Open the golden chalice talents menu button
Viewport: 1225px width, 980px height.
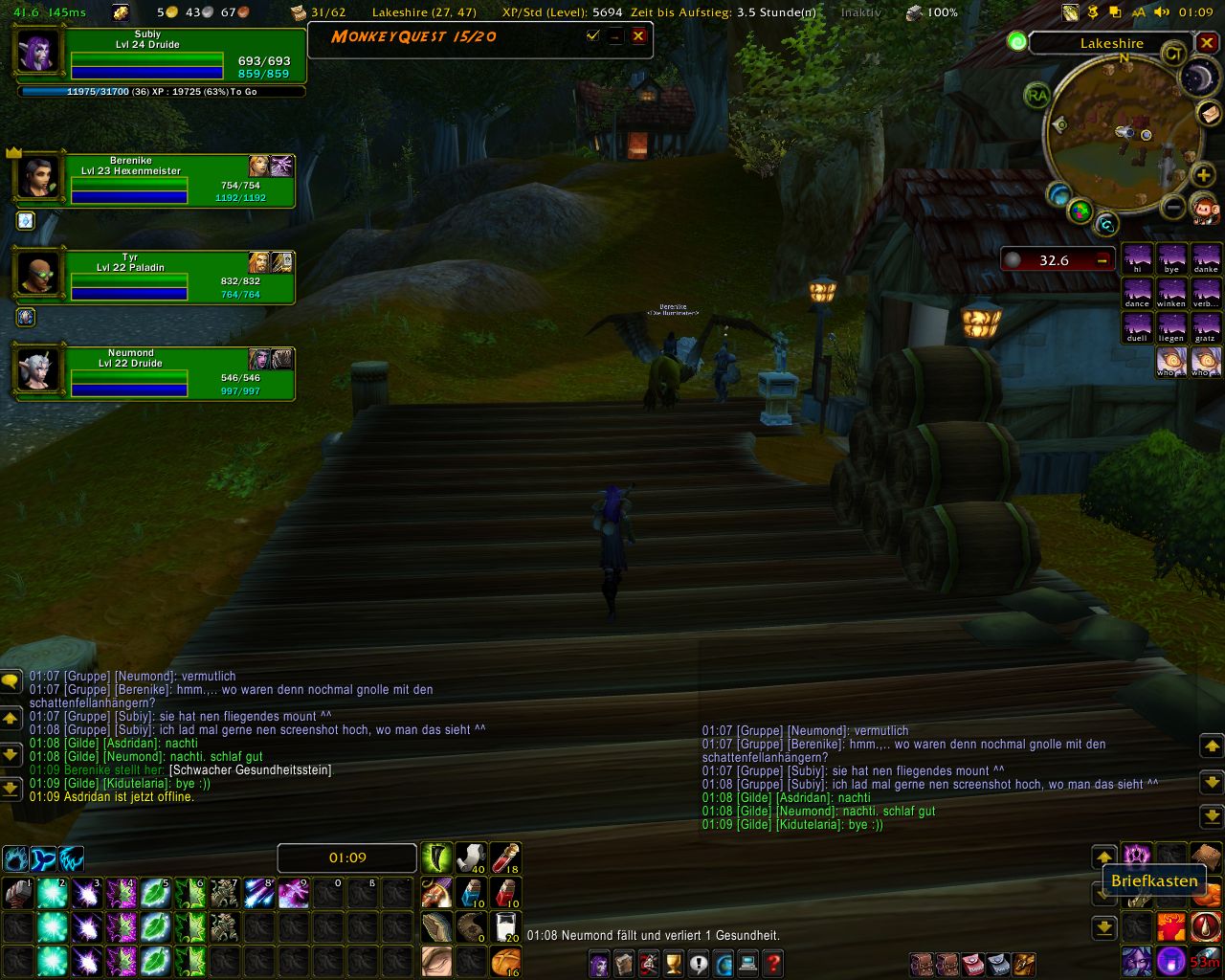click(673, 963)
